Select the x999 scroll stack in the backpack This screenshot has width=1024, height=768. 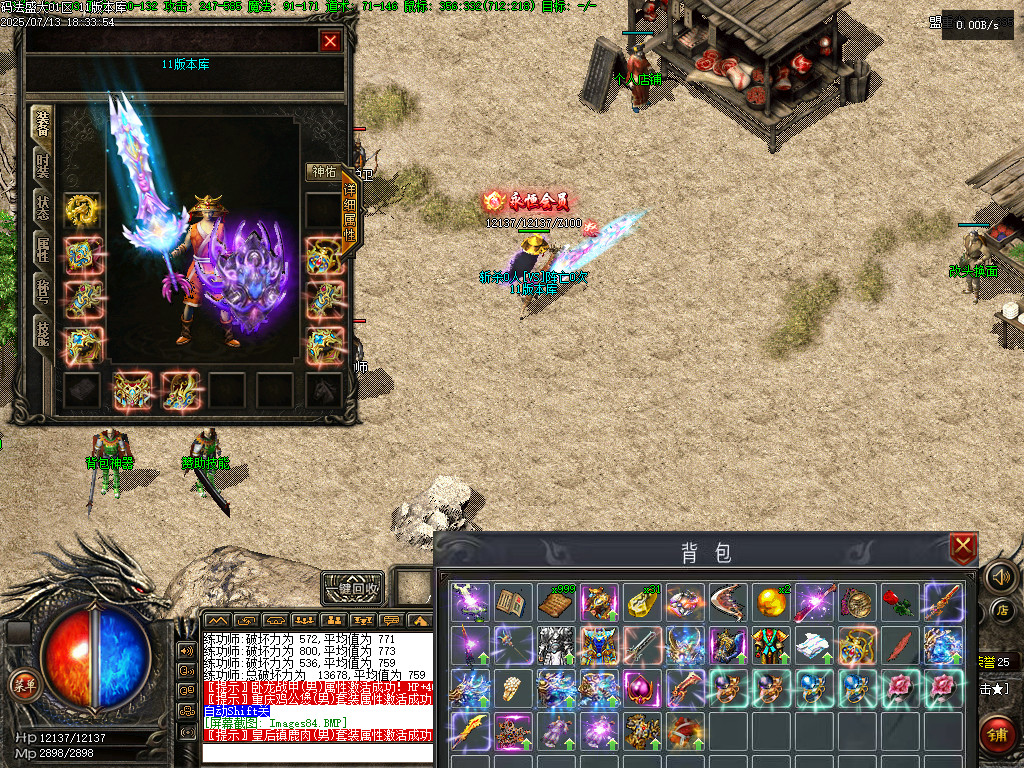tap(556, 602)
